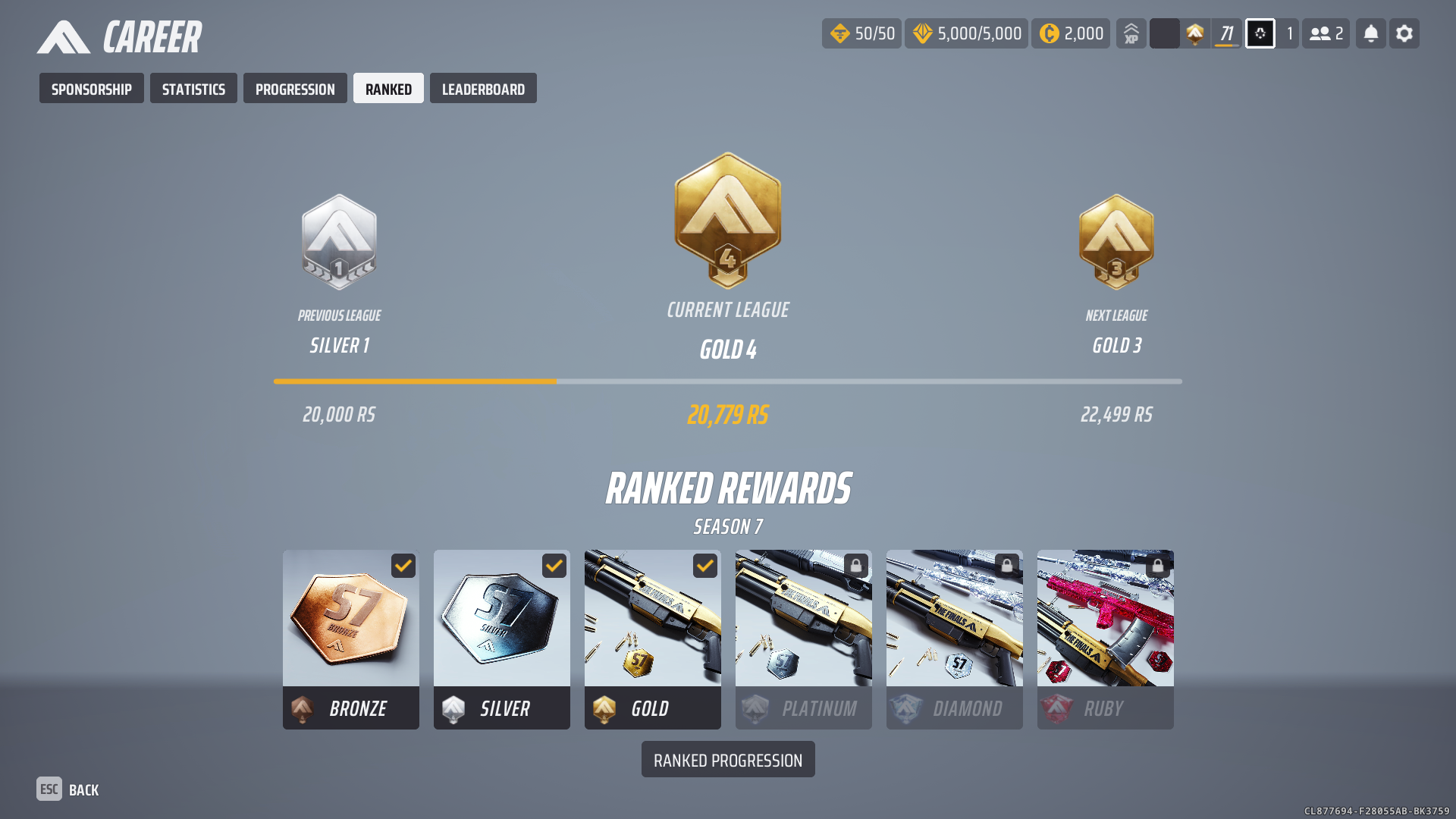The width and height of the screenshot is (1456, 819).
Task: Choose the Silver reward tile
Action: (x=502, y=639)
